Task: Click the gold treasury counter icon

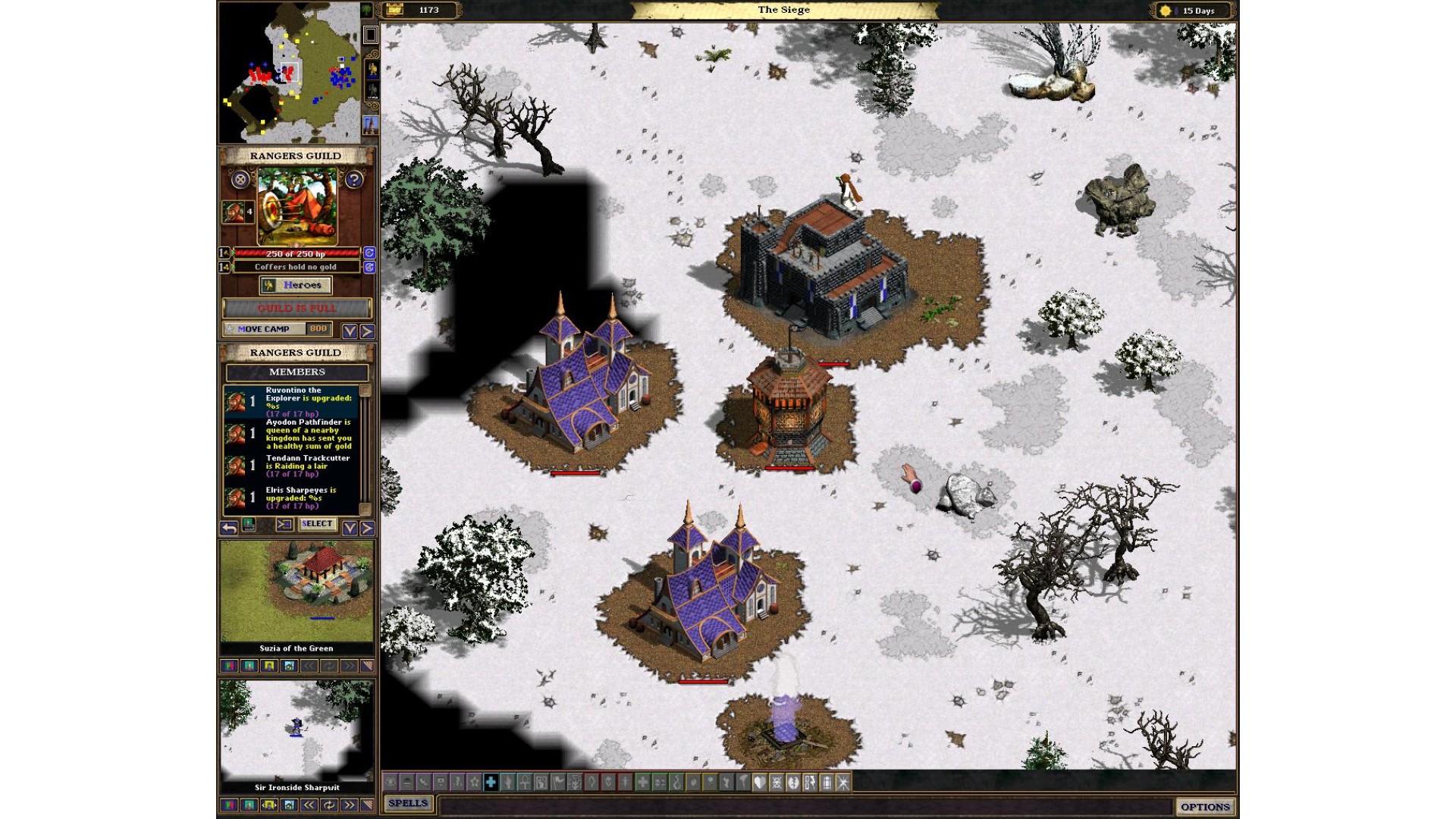Action: pos(394,10)
